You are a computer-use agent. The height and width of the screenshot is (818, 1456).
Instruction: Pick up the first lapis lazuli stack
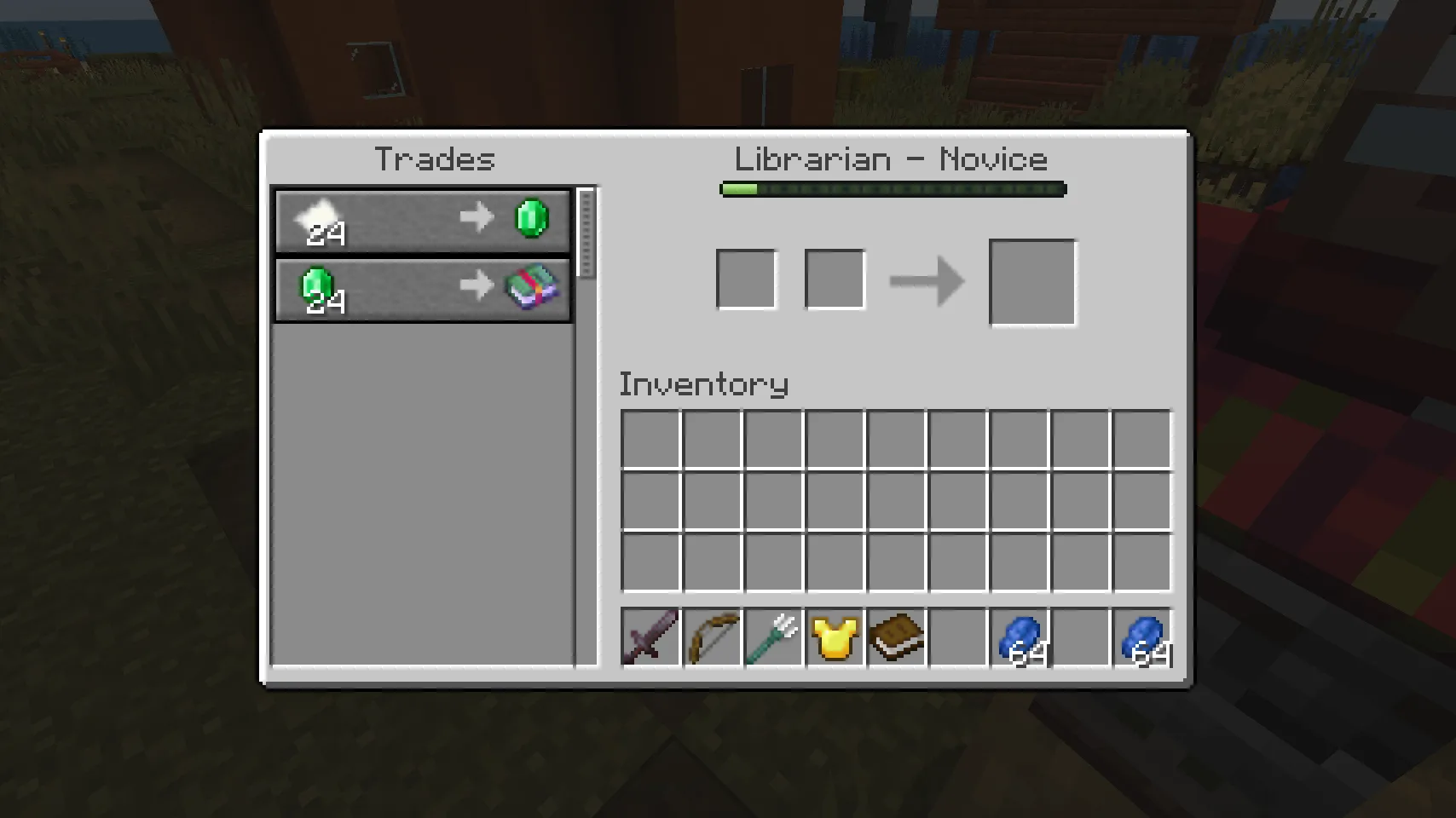pyautogui.click(x=1020, y=637)
